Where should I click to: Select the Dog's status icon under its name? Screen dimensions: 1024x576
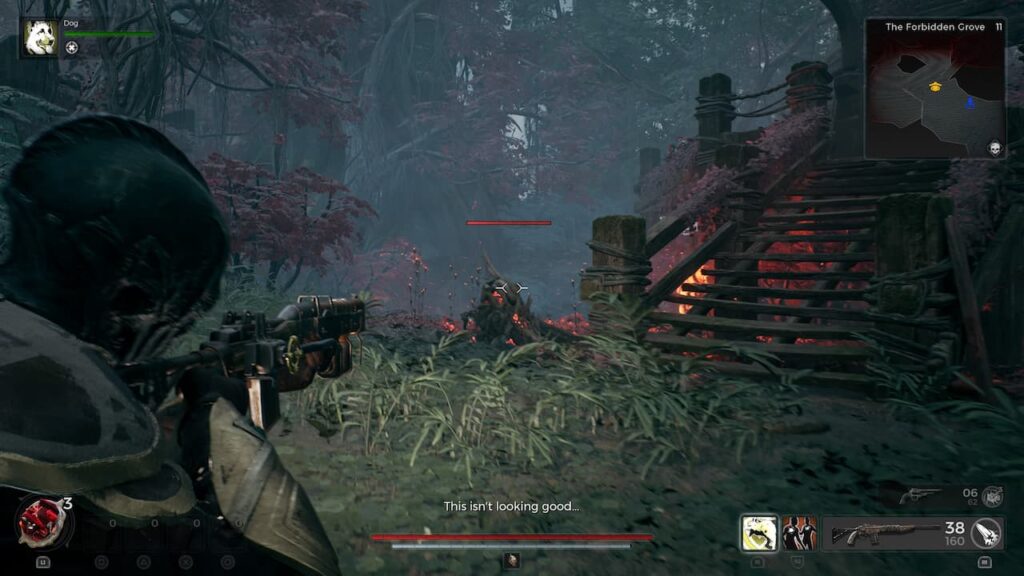pyautogui.click(x=72, y=48)
